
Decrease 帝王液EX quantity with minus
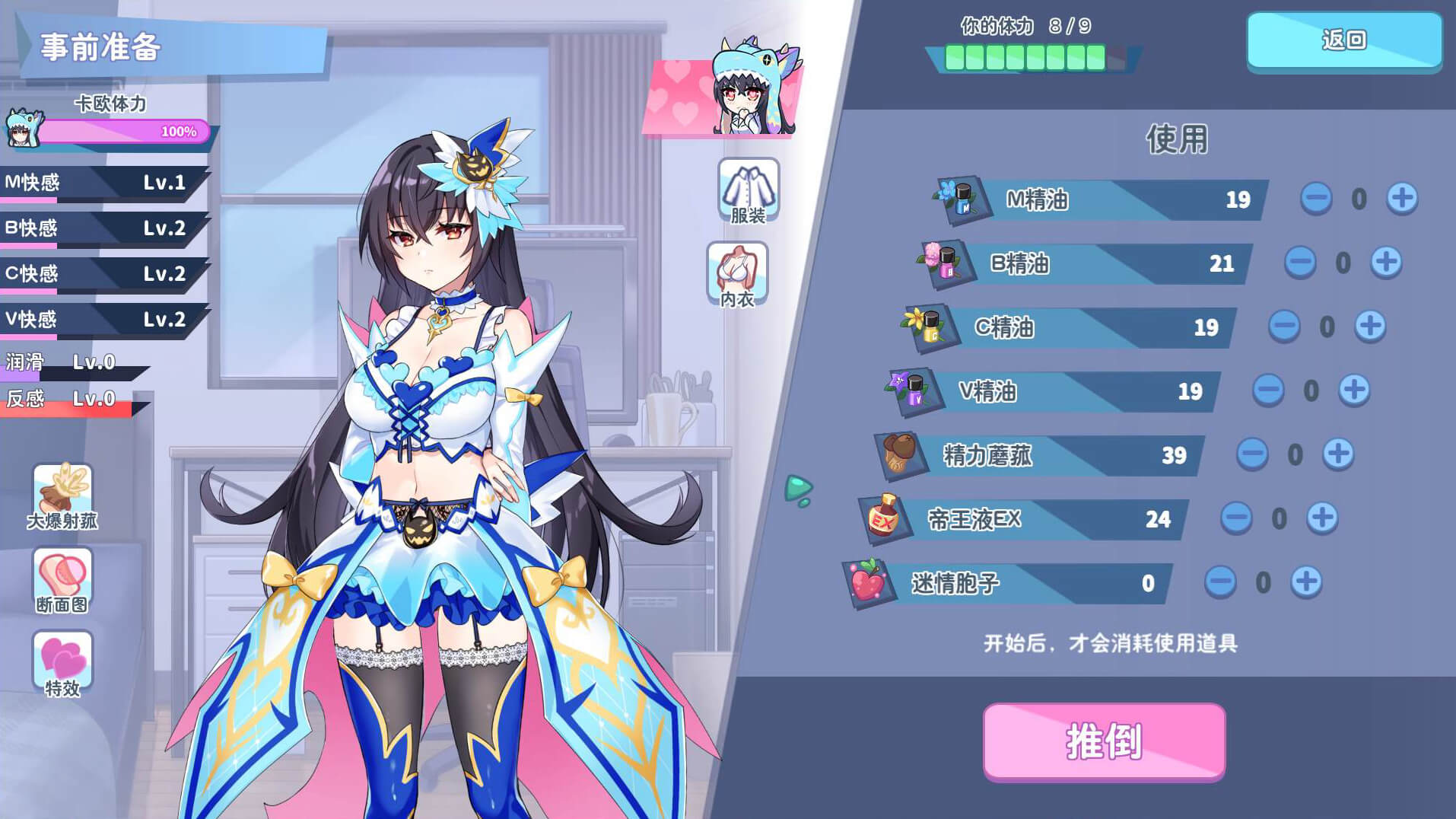(x=1235, y=518)
